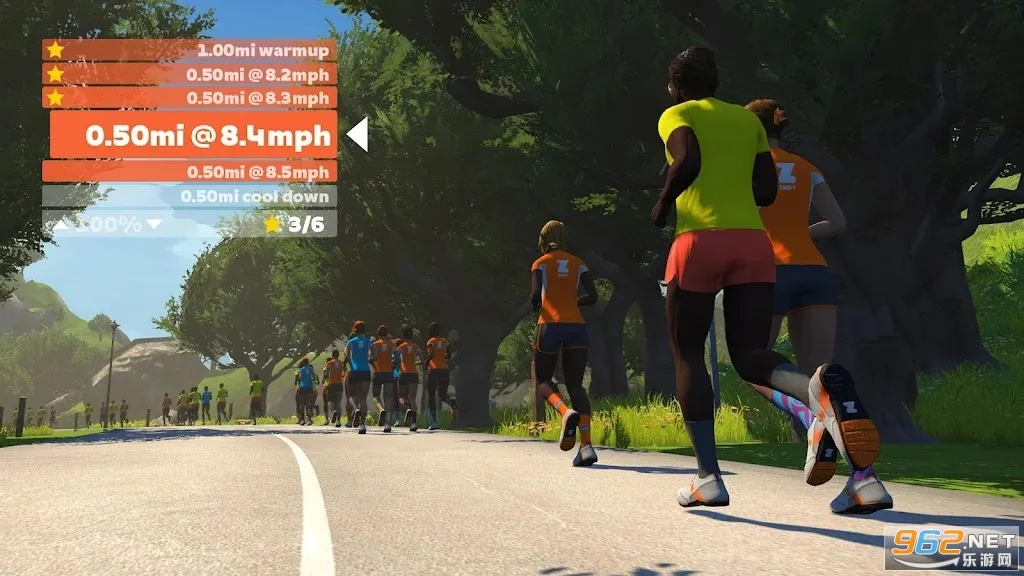Choose the 0.50mi cool down row
The image size is (1024, 576).
189,196
